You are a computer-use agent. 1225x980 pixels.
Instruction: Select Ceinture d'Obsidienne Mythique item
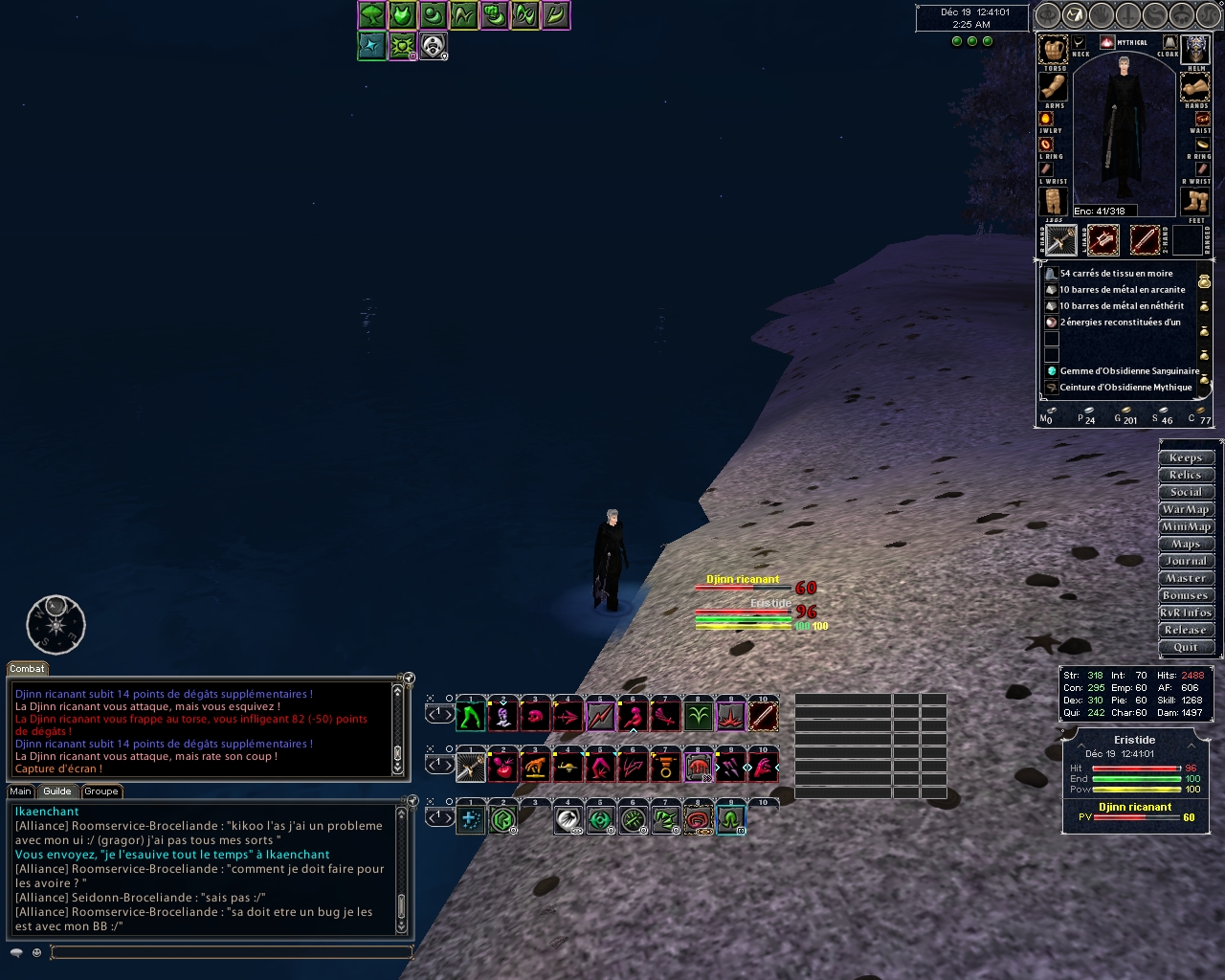(x=1125, y=388)
